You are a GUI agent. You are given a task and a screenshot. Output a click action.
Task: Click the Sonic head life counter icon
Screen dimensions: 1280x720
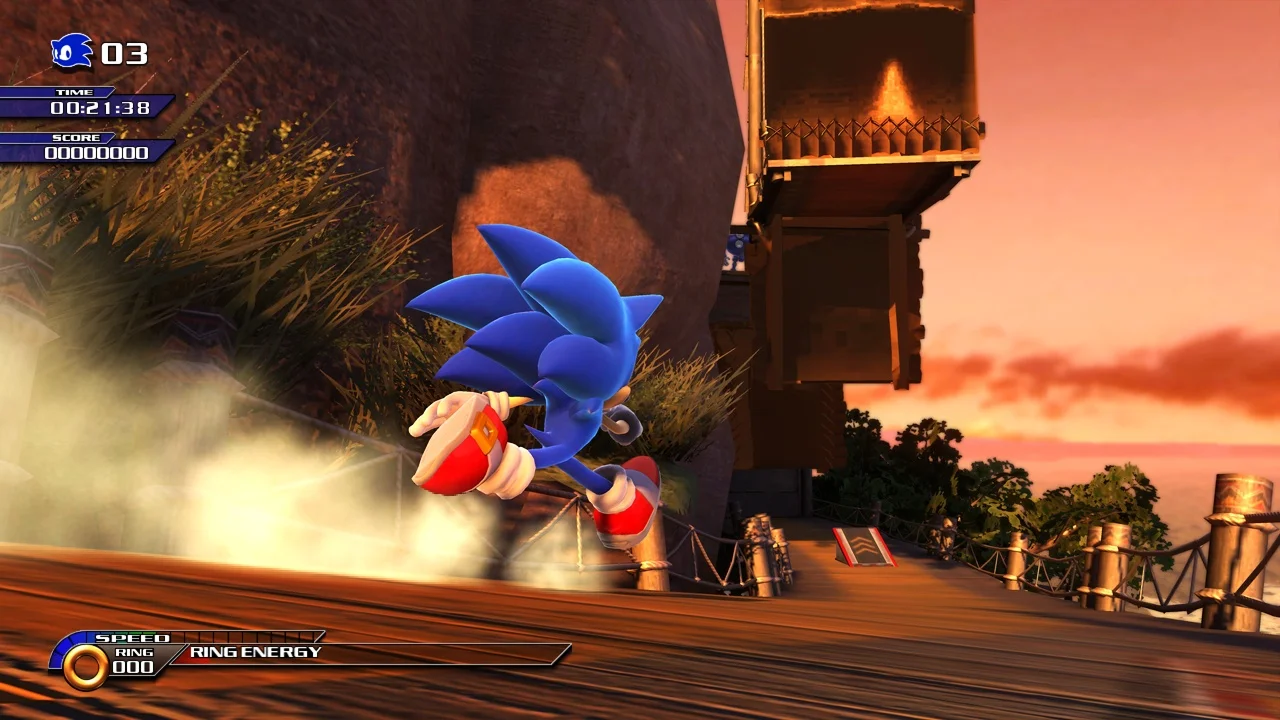71,51
